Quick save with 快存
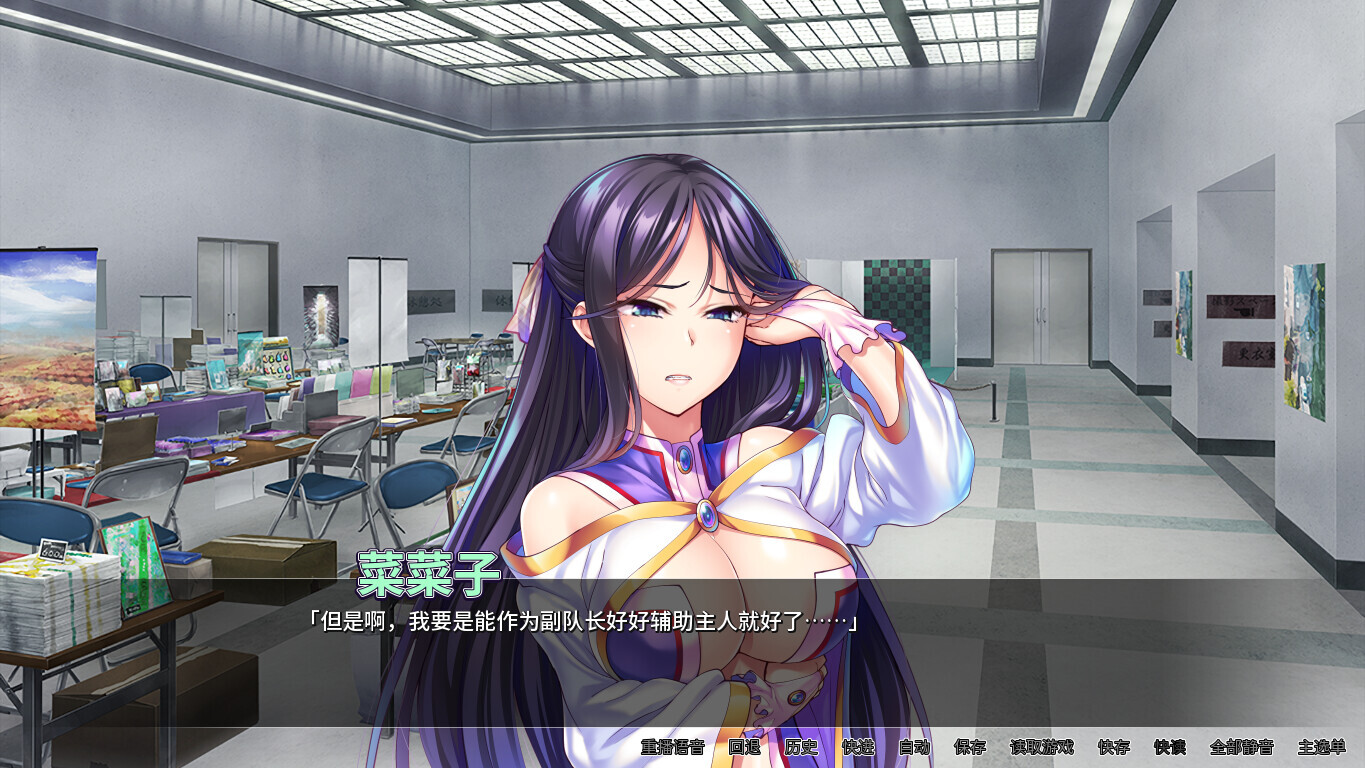 pos(1113,747)
